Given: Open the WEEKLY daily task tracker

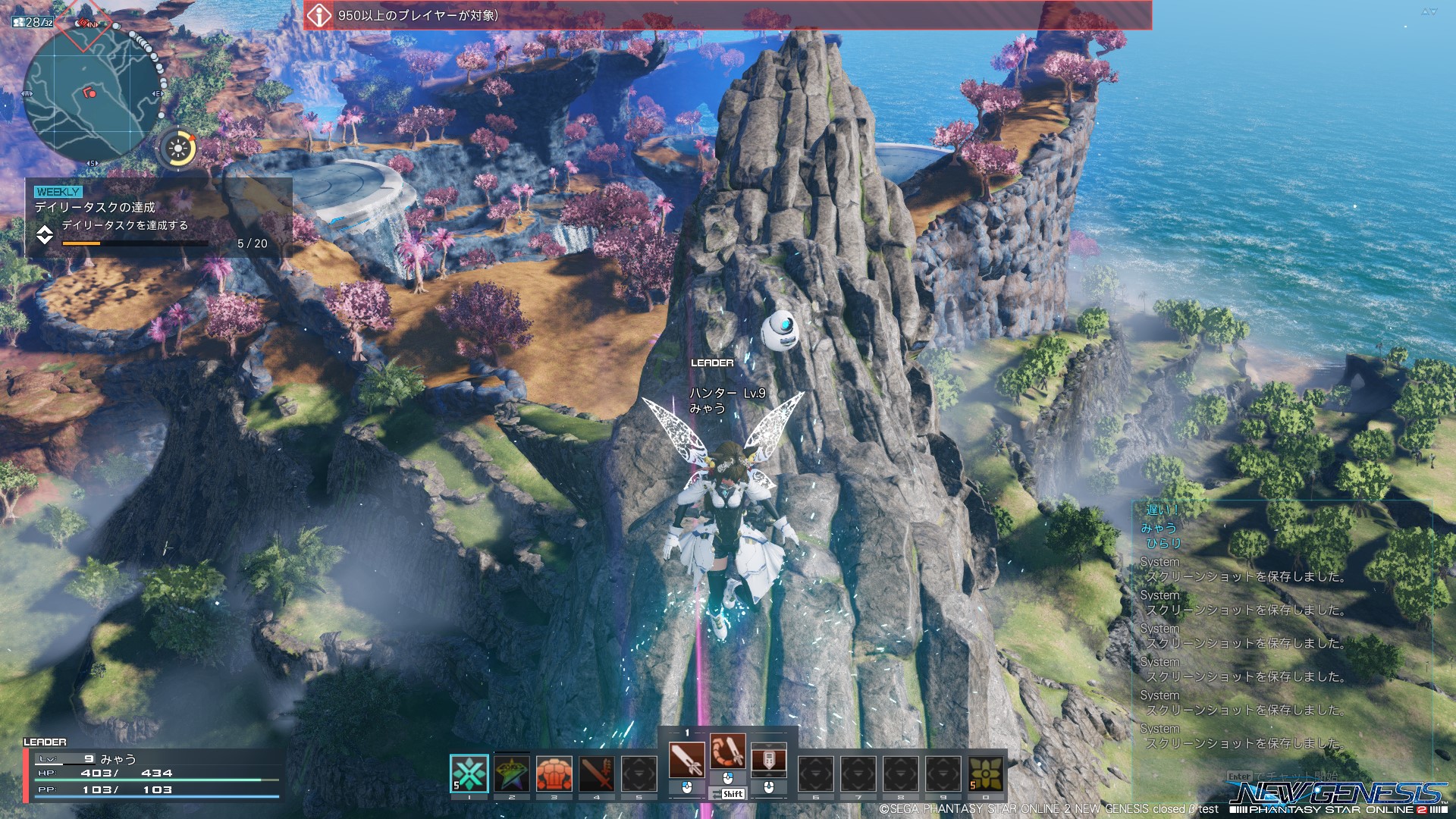Looking at the screenshot, I should [158, 218].
